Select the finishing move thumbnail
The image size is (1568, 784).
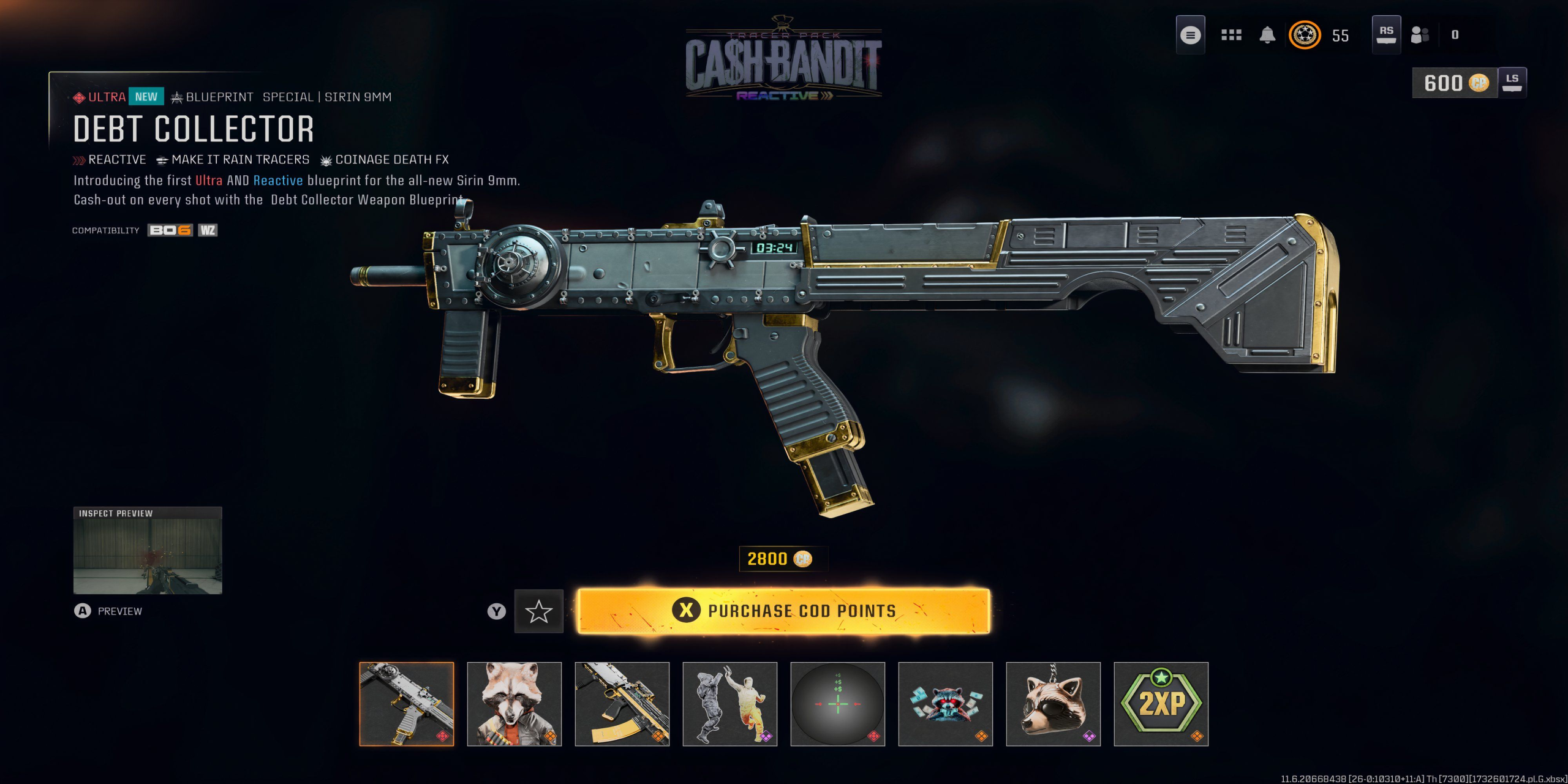730,704
